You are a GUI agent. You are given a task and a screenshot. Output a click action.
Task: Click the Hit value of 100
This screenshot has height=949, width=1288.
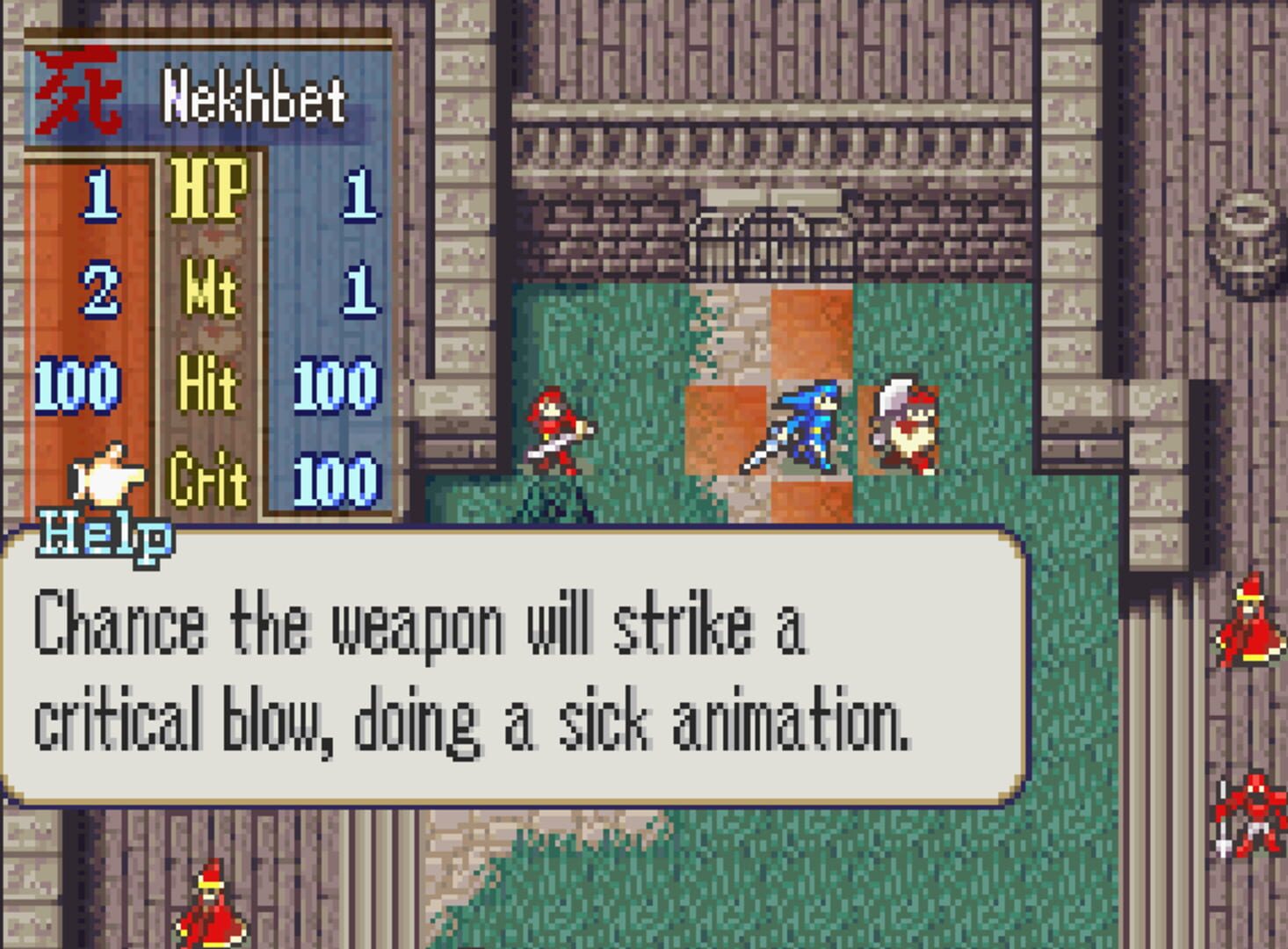click(338, 384)
